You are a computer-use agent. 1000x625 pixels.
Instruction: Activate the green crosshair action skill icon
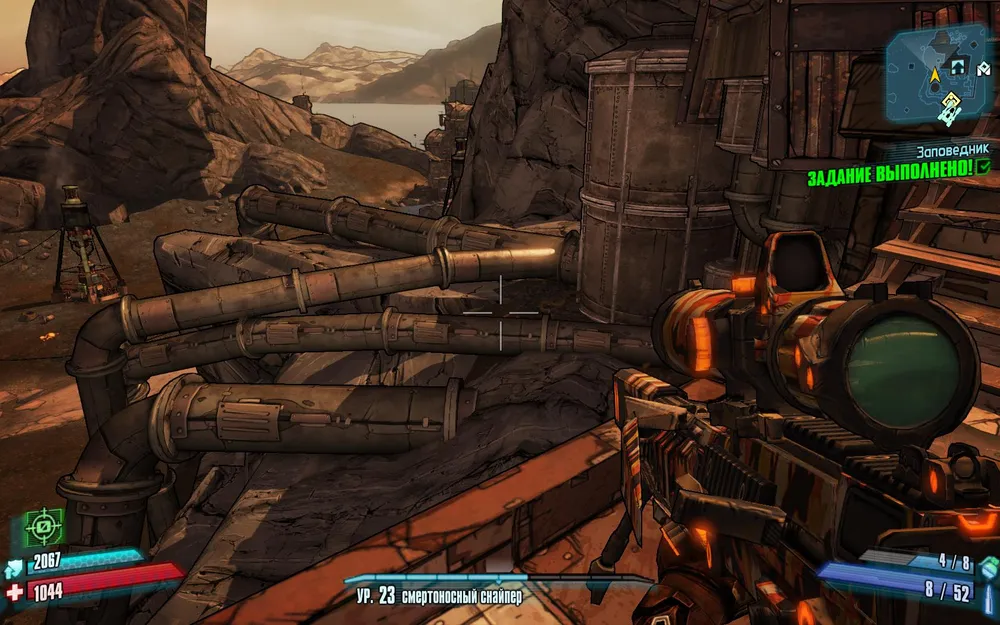[44, 526]
